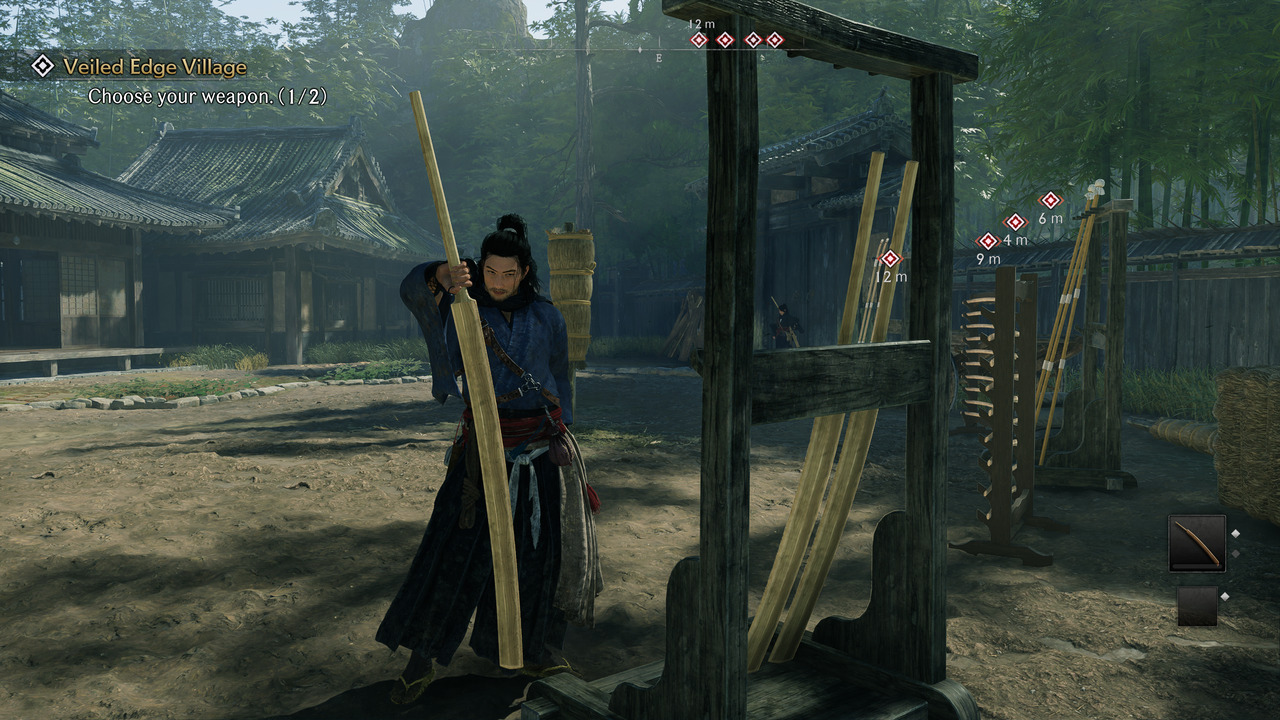The image size is (1280, 720).
Task: Select the katana weapon slot icon
Action: [x=1197, y=543]
